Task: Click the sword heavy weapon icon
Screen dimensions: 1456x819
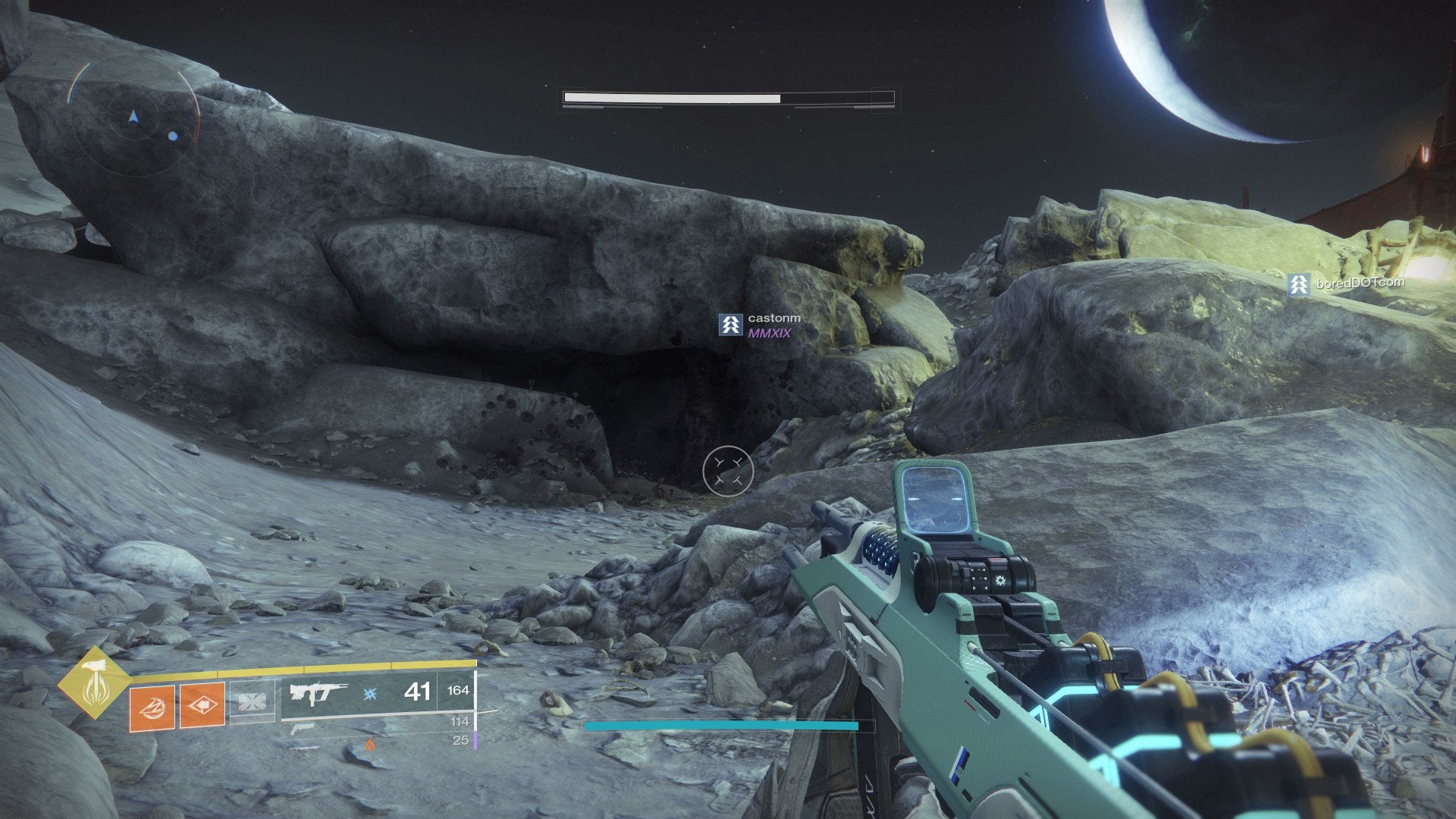Action: tap(303, 748)
